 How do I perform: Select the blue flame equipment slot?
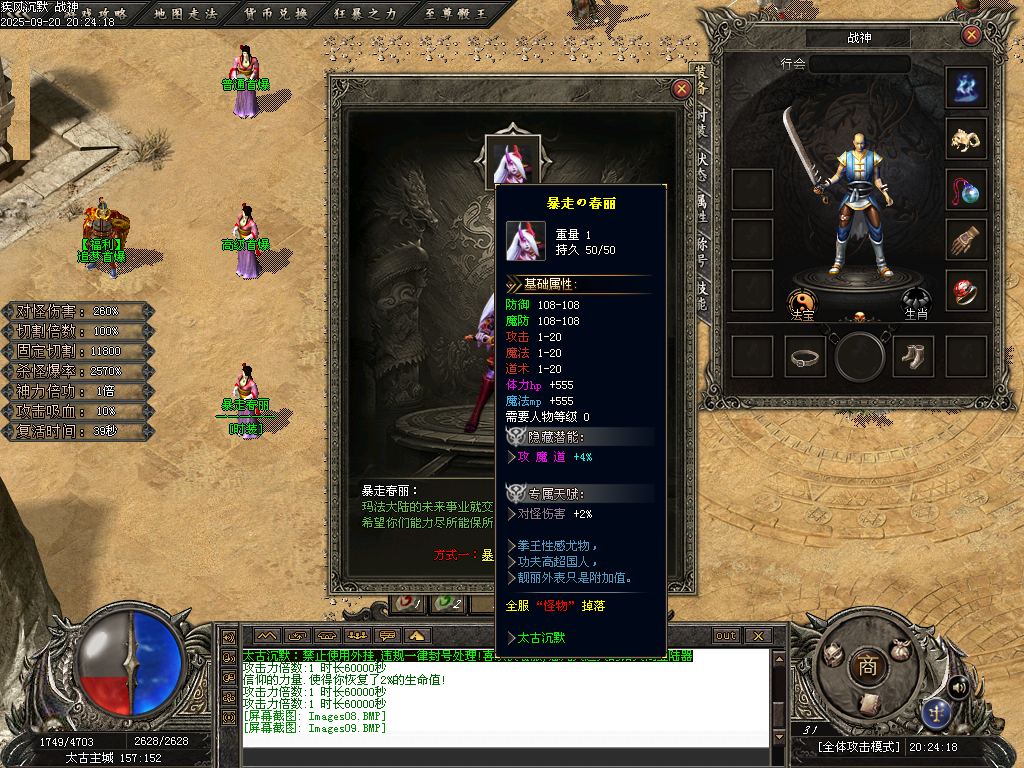click(x=966, y=88)
